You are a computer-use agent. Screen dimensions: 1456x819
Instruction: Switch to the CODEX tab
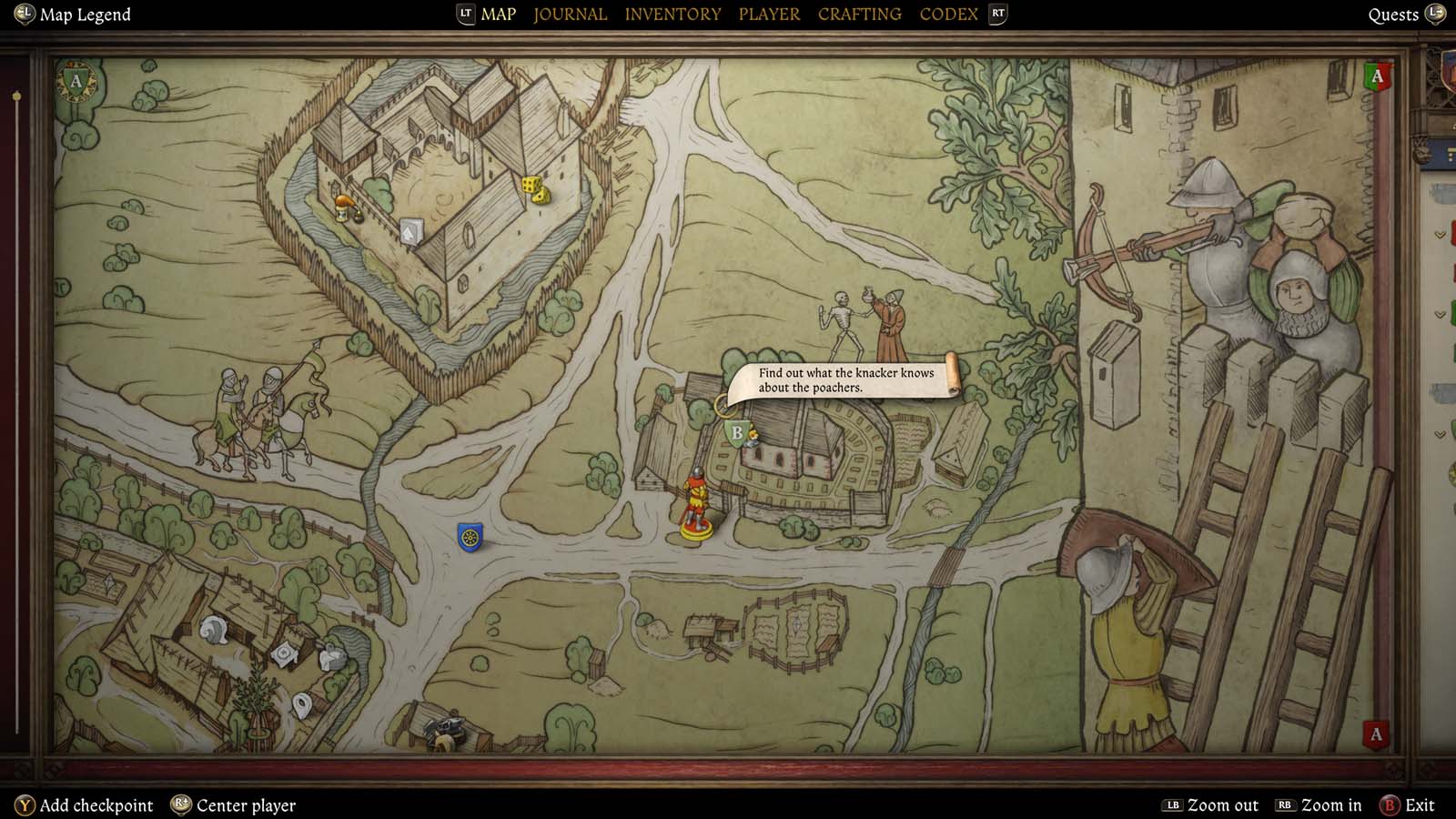(948, 14)
